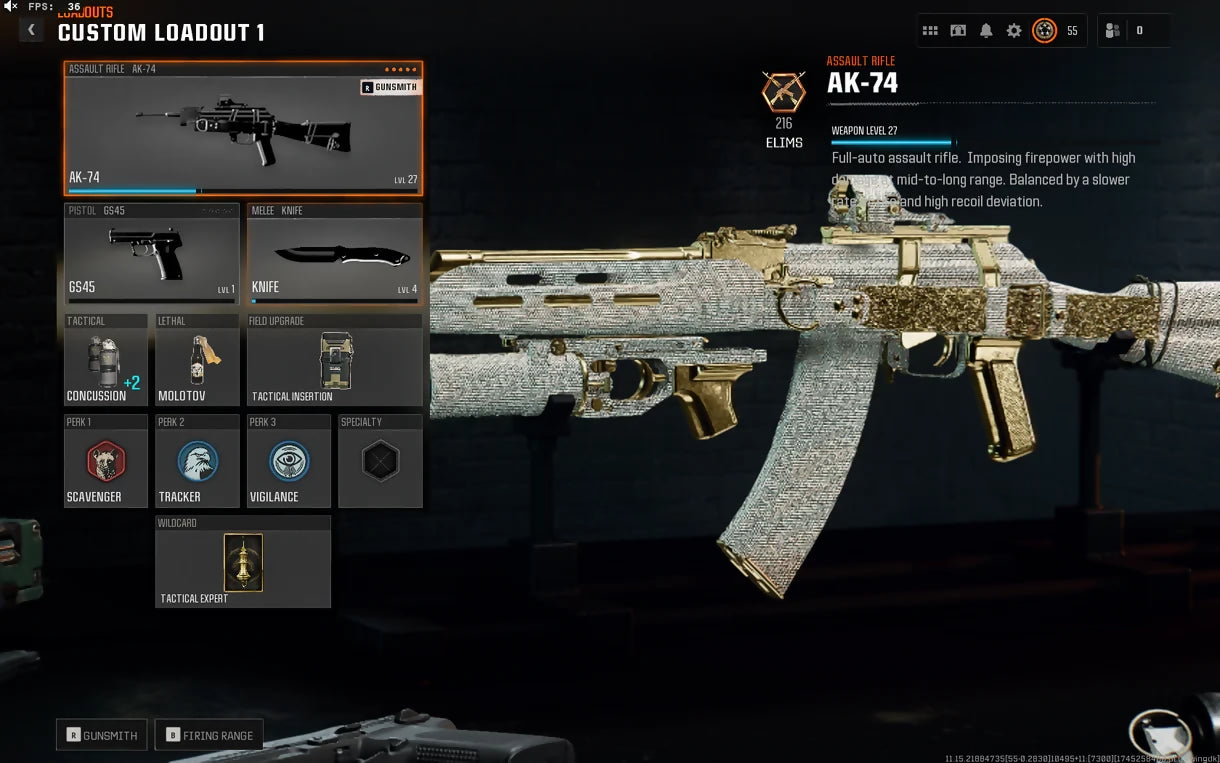Open settings gear icon
This screenshot has width=1220, height=763.
(1014, 31)
